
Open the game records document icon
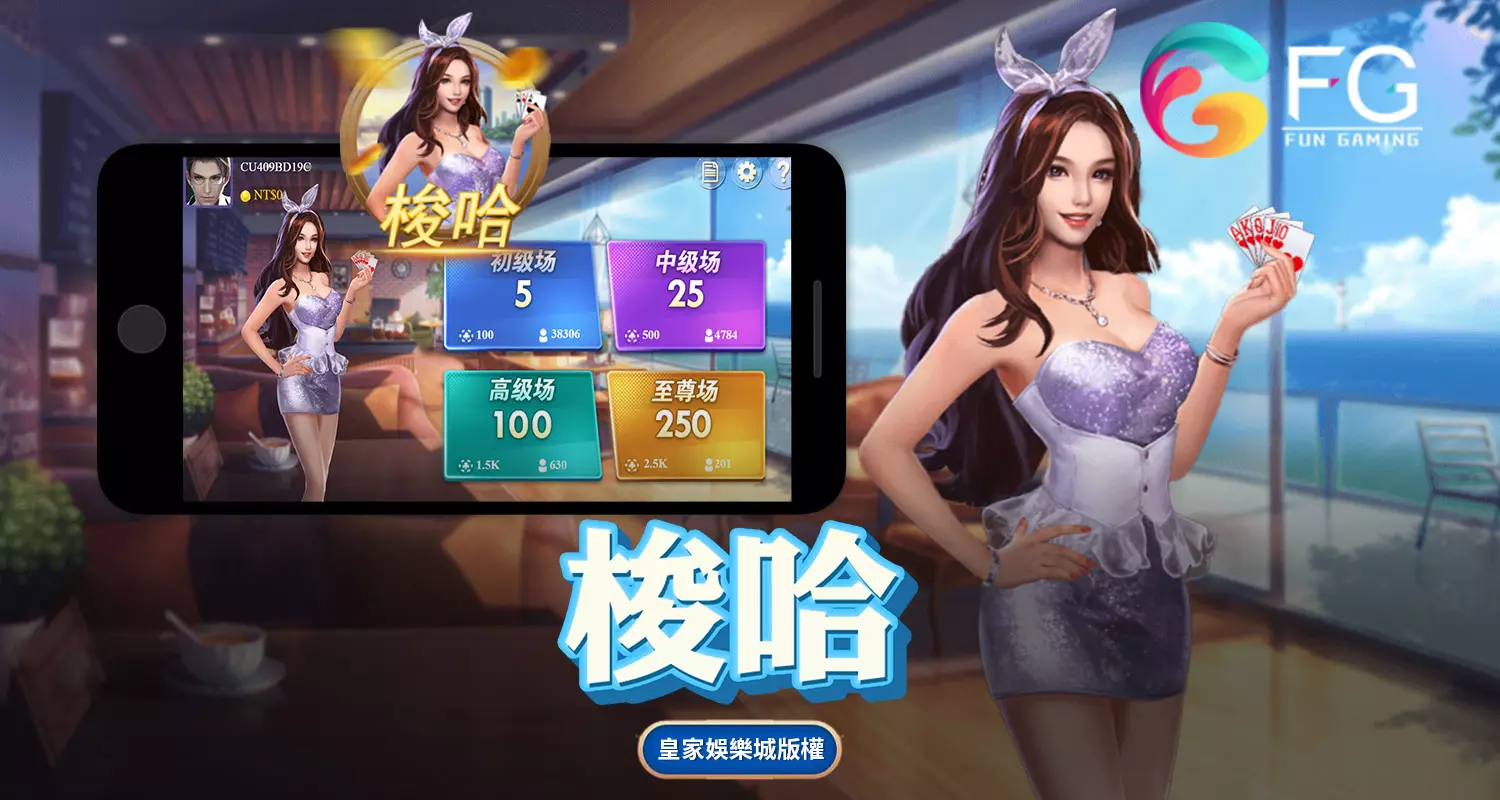(709, 172)
